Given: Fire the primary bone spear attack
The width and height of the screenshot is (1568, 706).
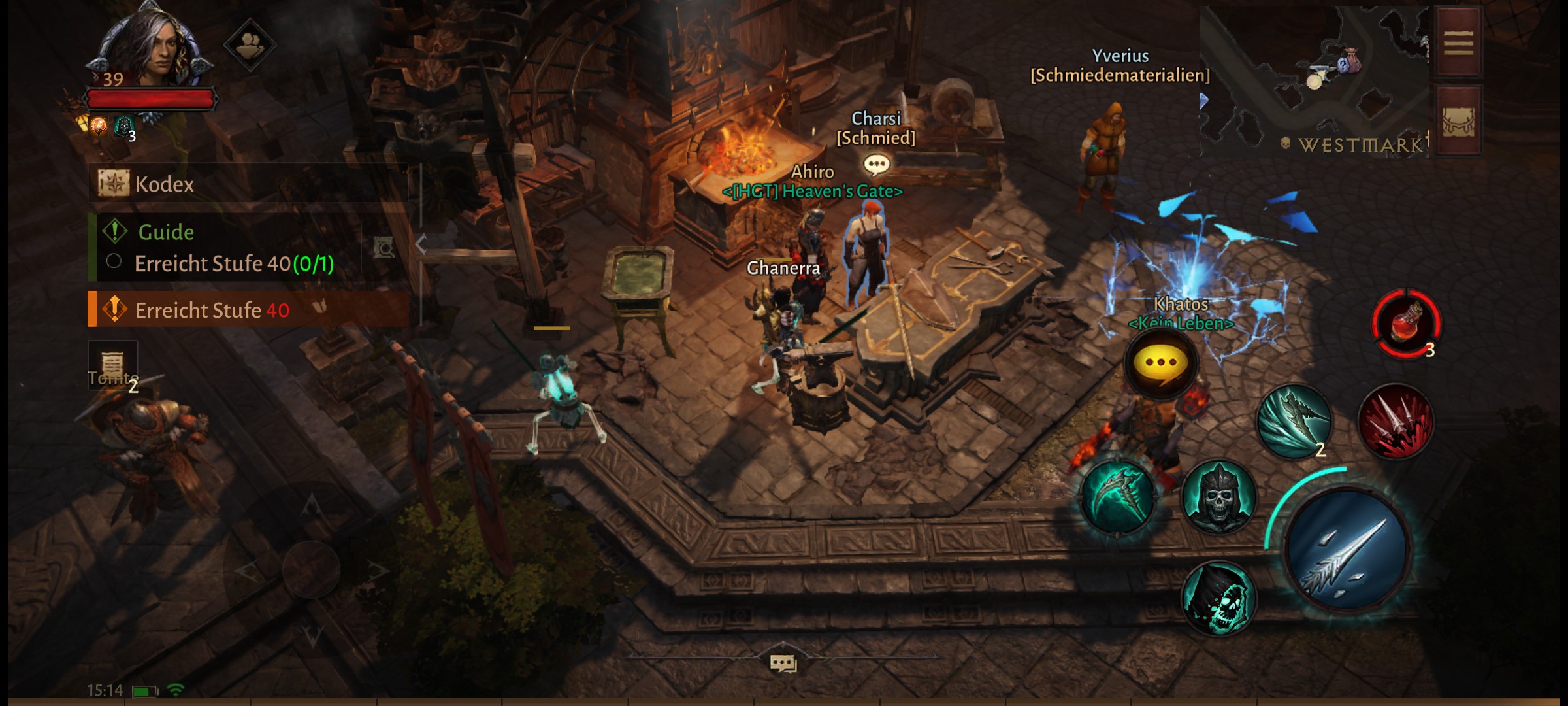Looking at the screenshot, I should 1347,549.
